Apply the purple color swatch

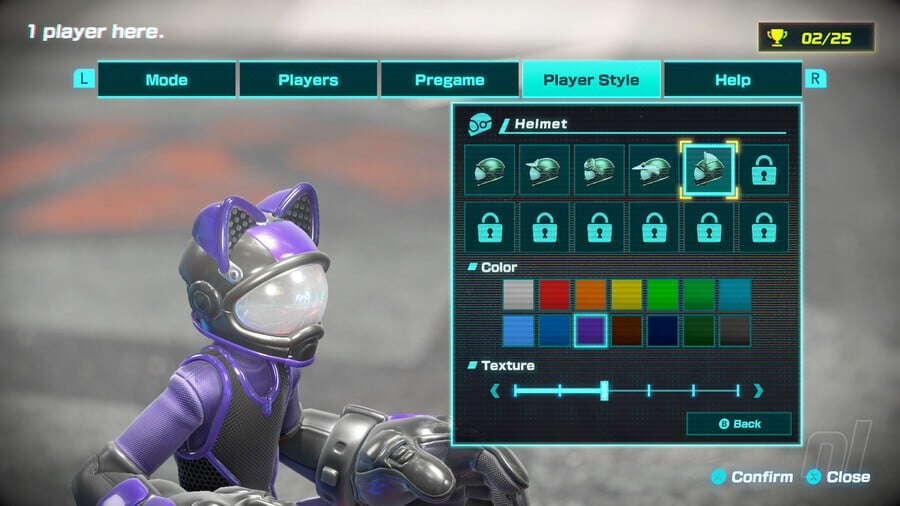(x=591, y=331)
